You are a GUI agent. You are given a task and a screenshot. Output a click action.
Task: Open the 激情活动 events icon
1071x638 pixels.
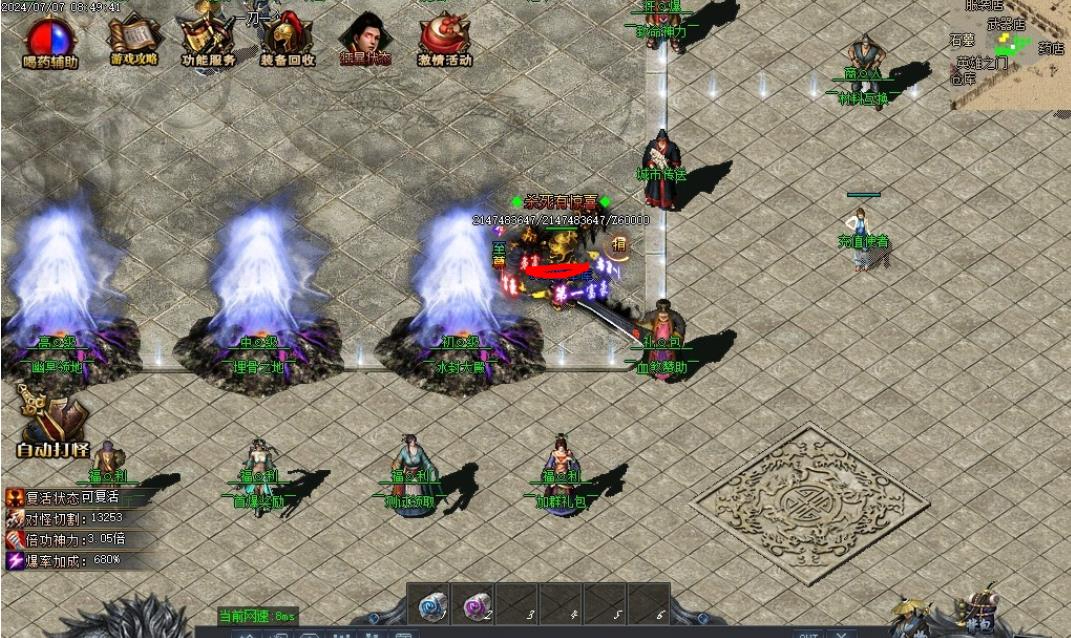[444, 40]
